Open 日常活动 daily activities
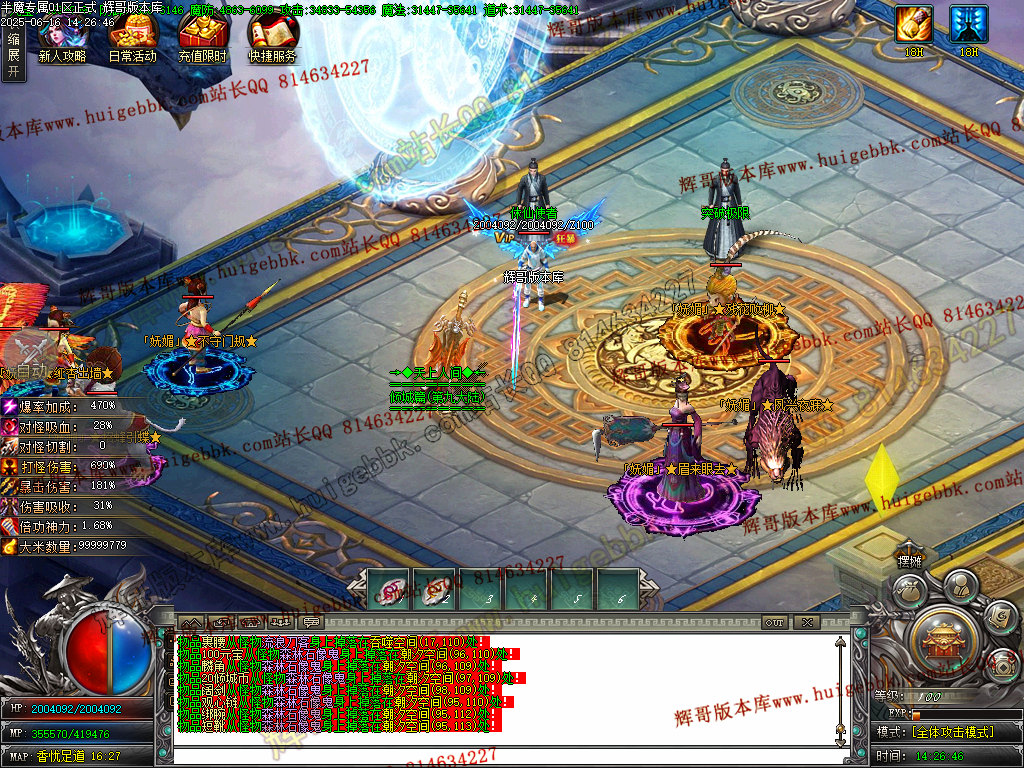The width and height of the screenshot is (1024, 768). 132,38
